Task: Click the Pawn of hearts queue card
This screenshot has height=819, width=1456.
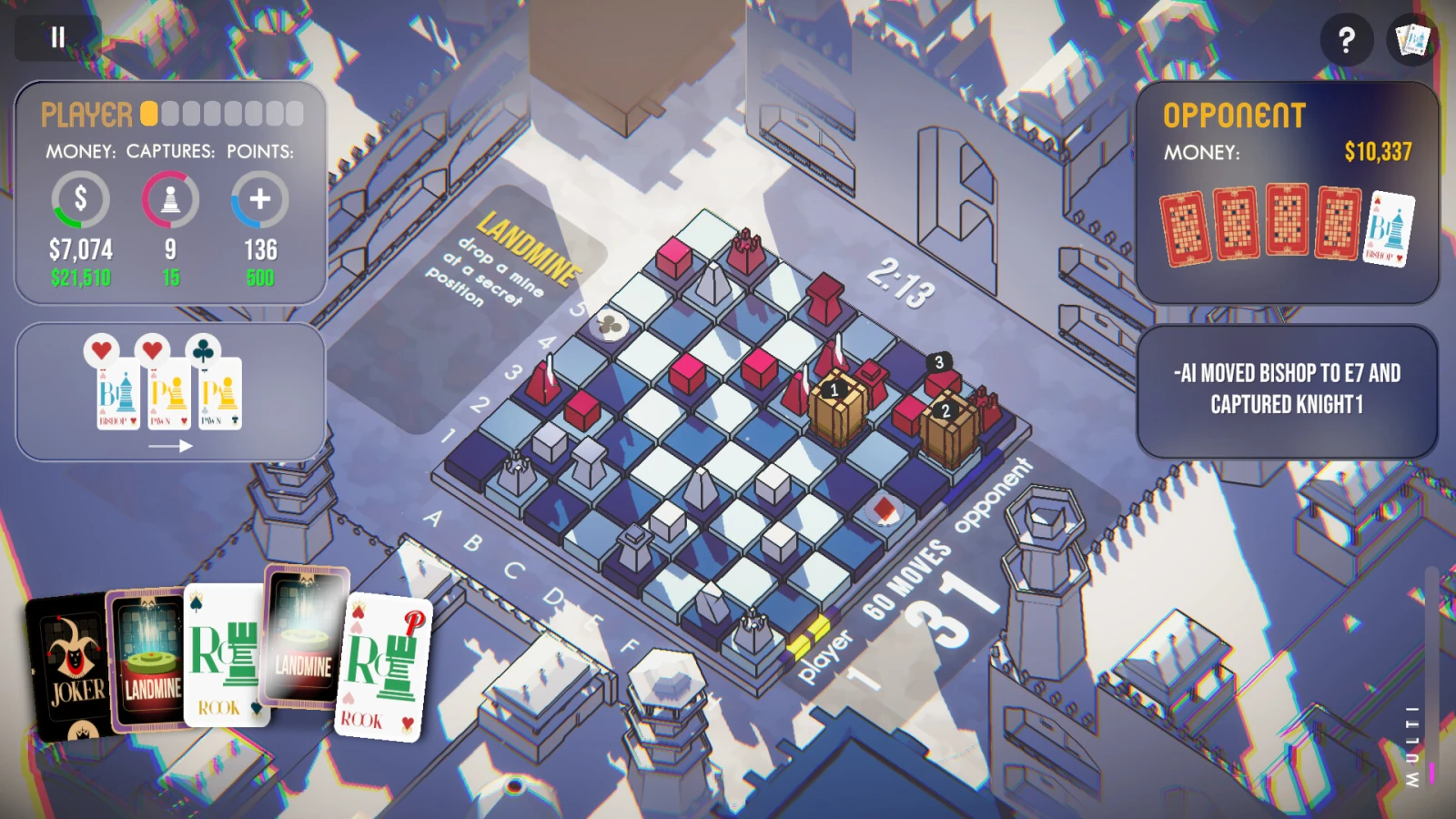Action: click(168, 393)
